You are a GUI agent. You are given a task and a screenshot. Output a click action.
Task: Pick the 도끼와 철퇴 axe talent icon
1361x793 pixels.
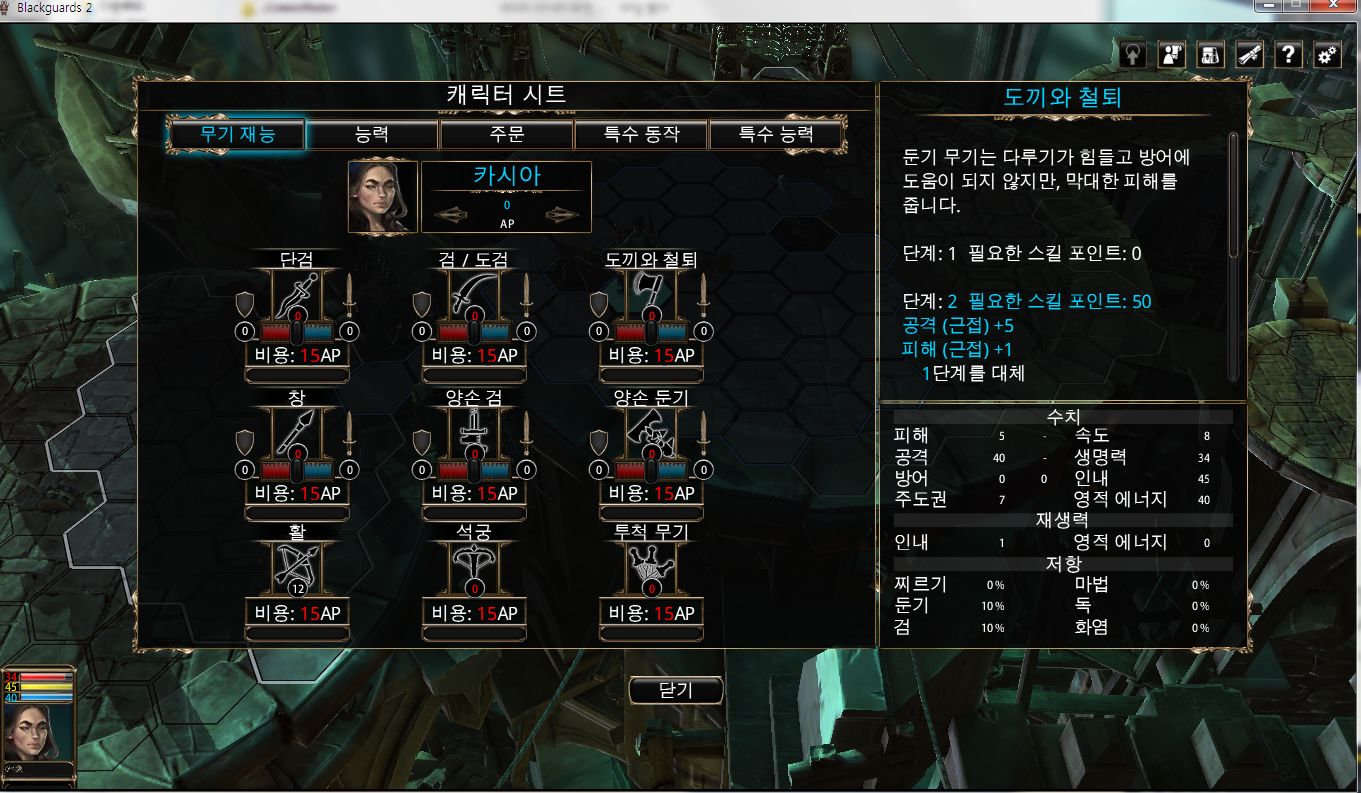pos(651,295)
